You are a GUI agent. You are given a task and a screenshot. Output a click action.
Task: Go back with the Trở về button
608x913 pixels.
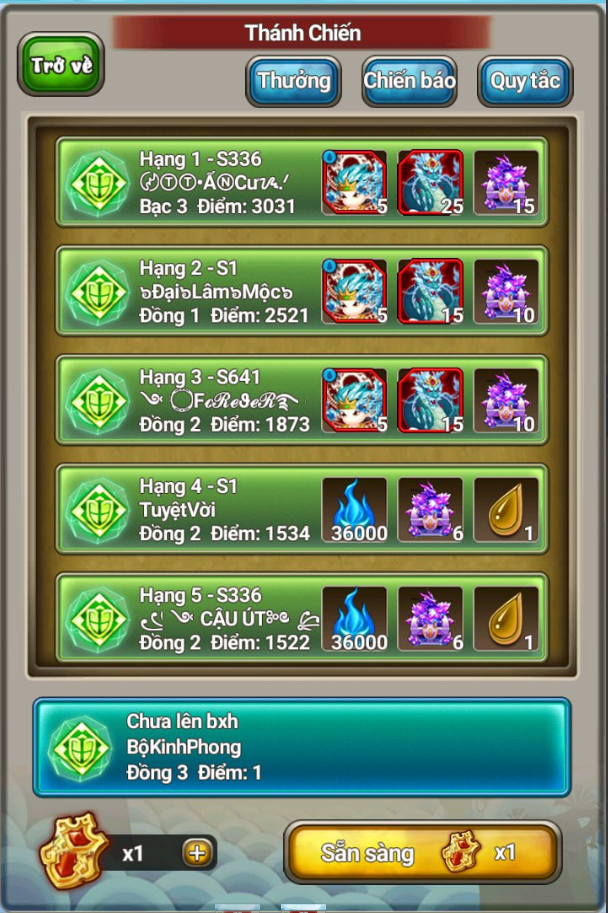pyautogui.click(x=61, y=65)
